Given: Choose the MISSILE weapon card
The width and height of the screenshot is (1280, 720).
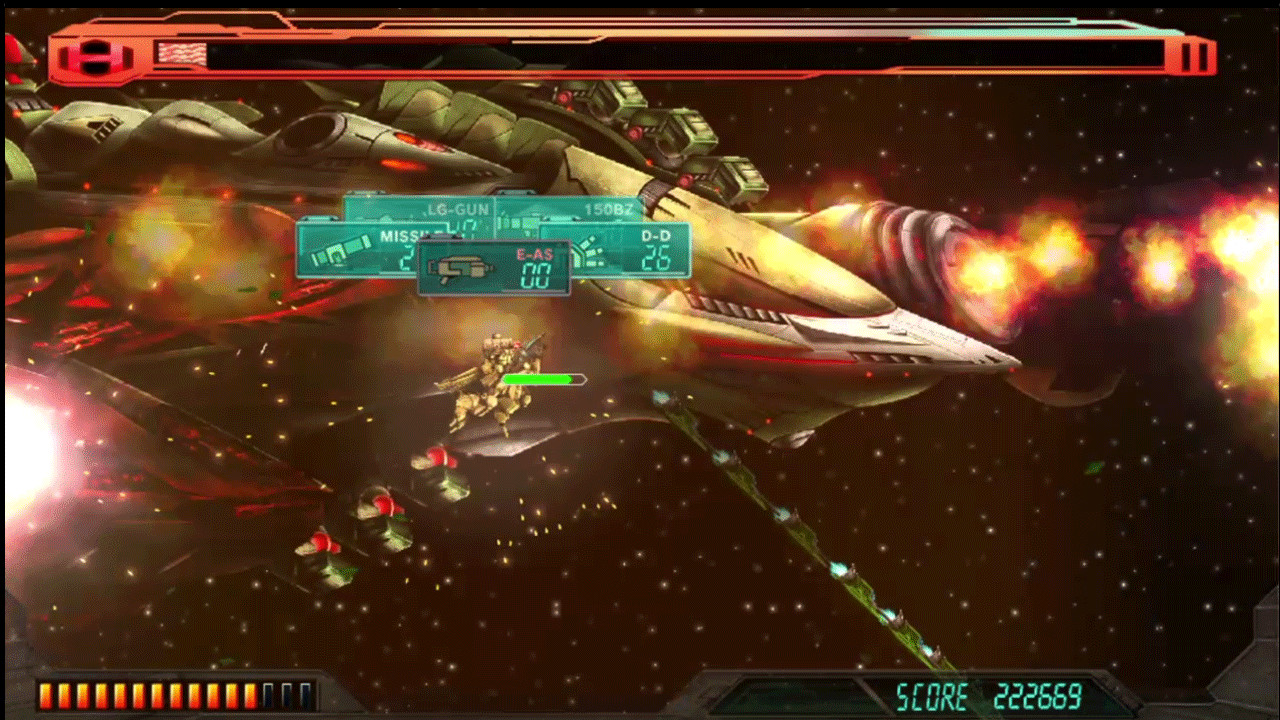Looking at the screenshot, I should (355, 250).
